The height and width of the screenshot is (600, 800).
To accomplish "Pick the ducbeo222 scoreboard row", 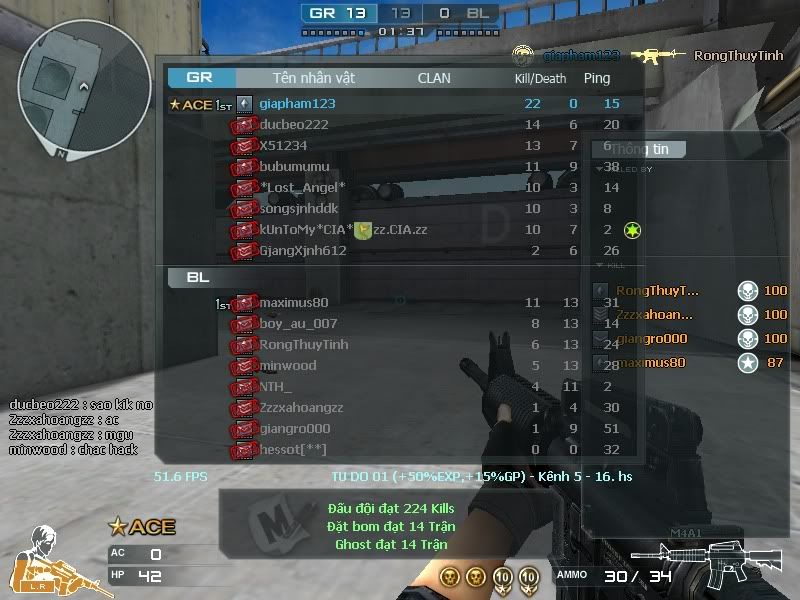I will [x=294, y=125].
